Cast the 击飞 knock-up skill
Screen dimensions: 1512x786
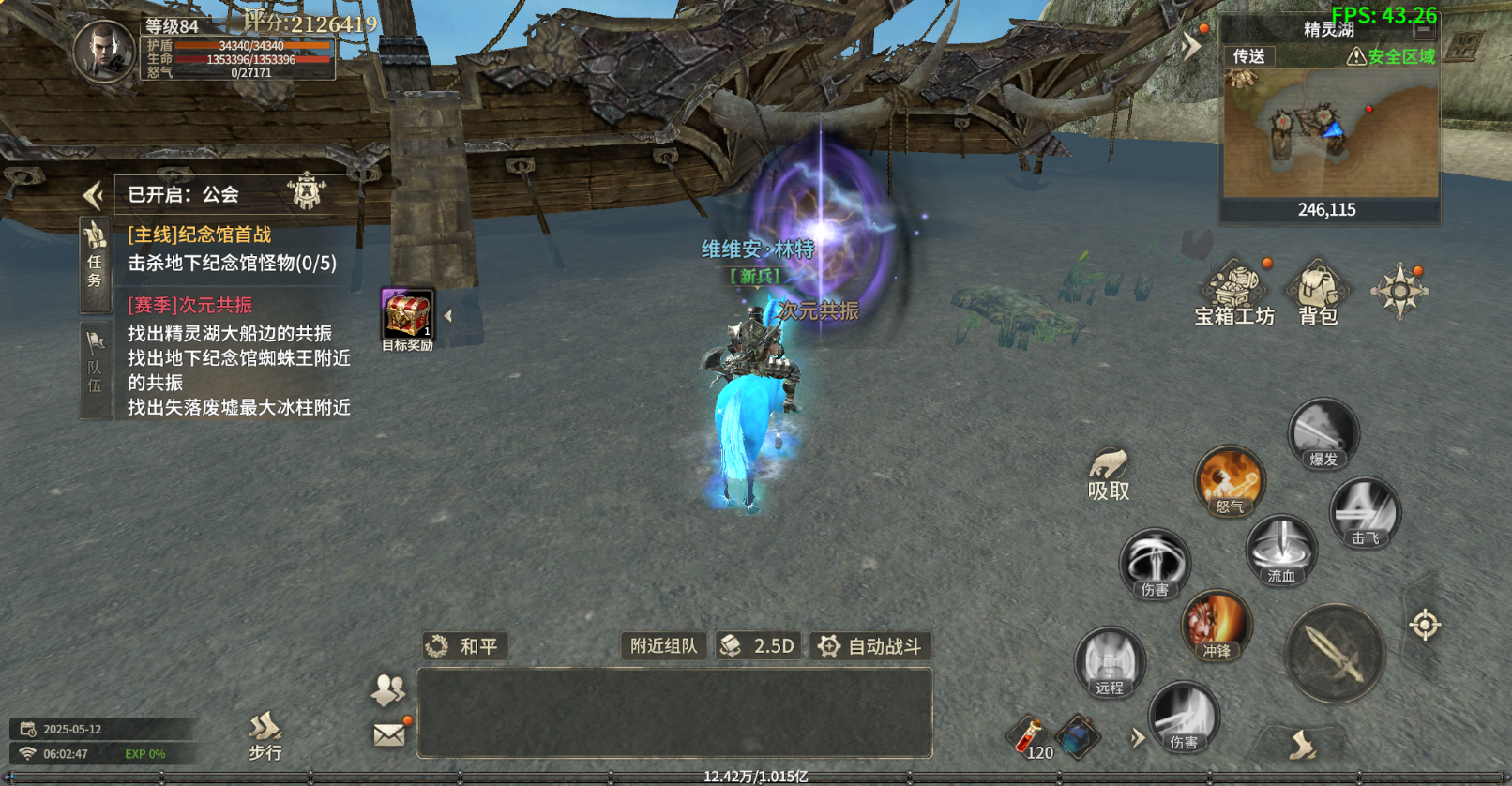[x=1365, y=512]
